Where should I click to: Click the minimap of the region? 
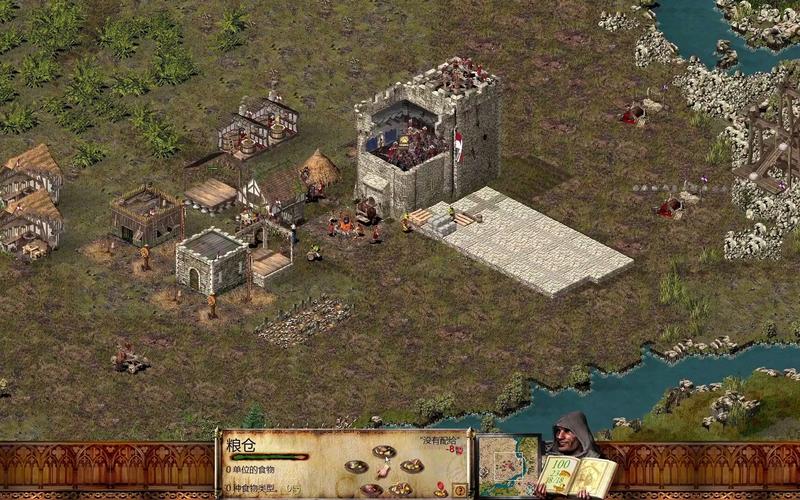[508, 465]
